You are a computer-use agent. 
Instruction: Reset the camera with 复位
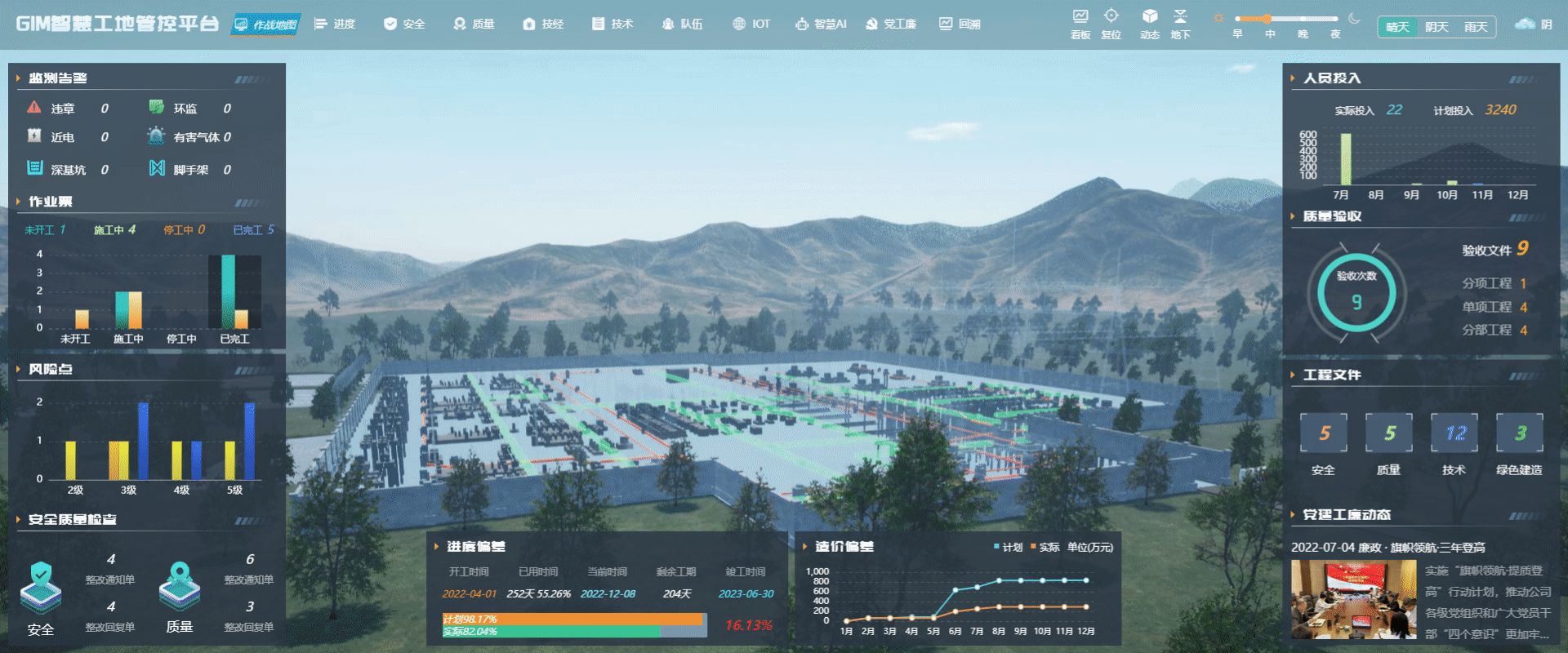pos(1111,24)
